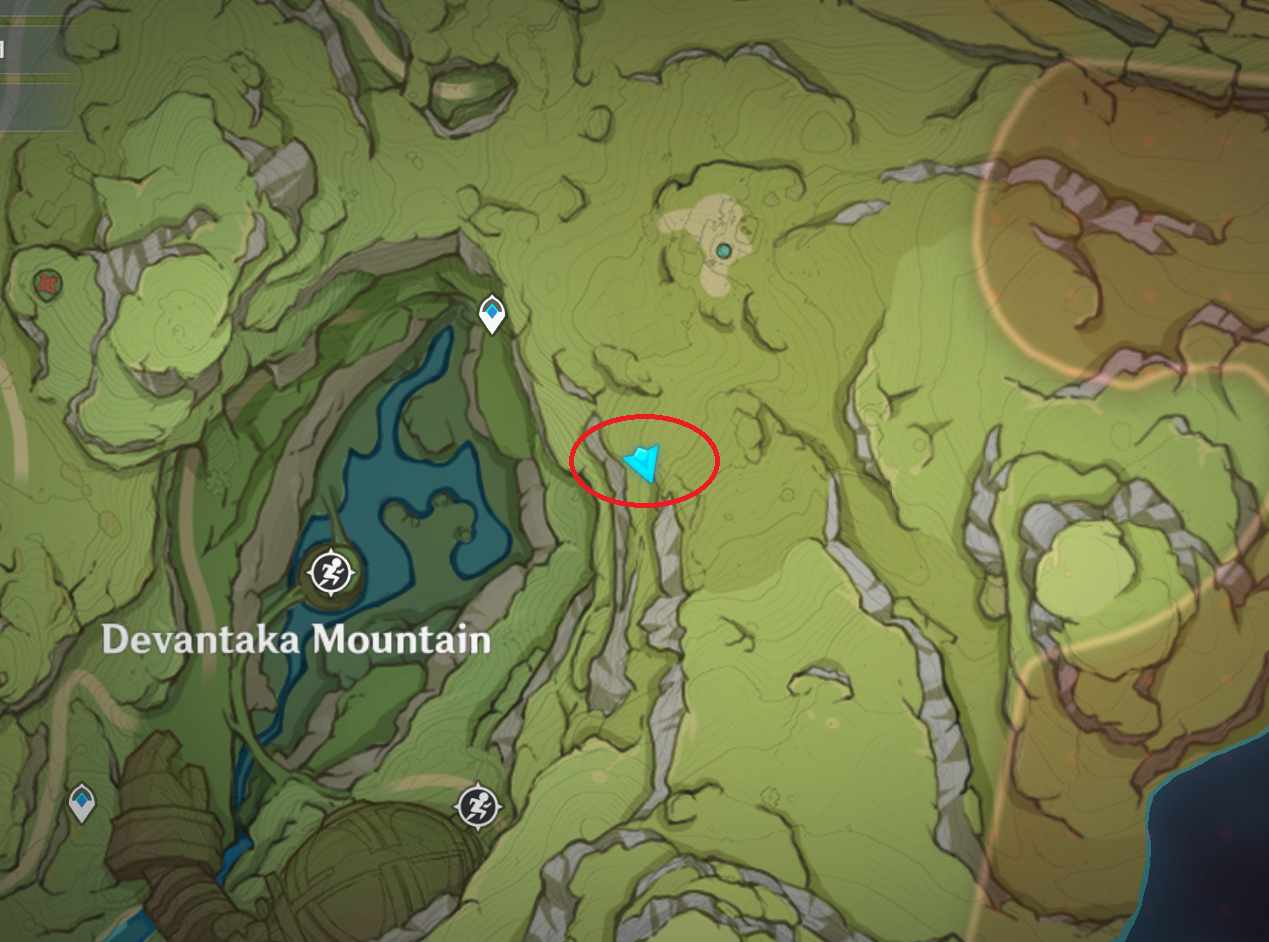Viewport: 1269px width, 942px height.
Task: Select the teleport waypoint with grey pin
Action: 82,802
